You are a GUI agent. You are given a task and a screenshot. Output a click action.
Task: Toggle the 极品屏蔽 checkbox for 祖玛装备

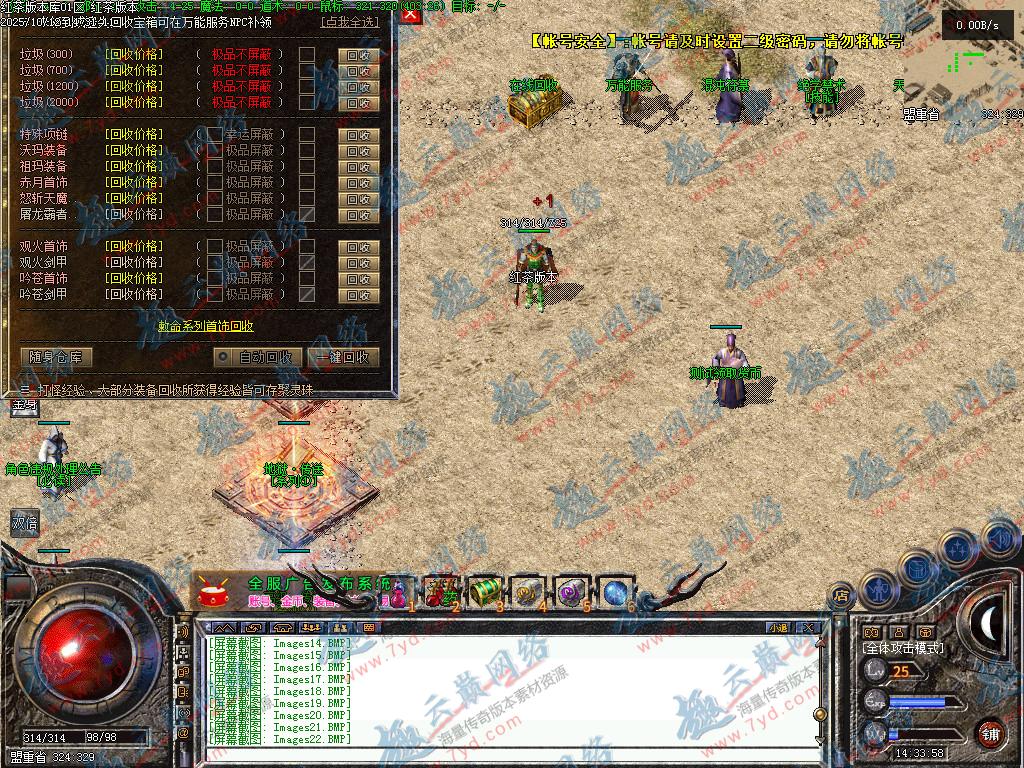[x=215, y=167]
